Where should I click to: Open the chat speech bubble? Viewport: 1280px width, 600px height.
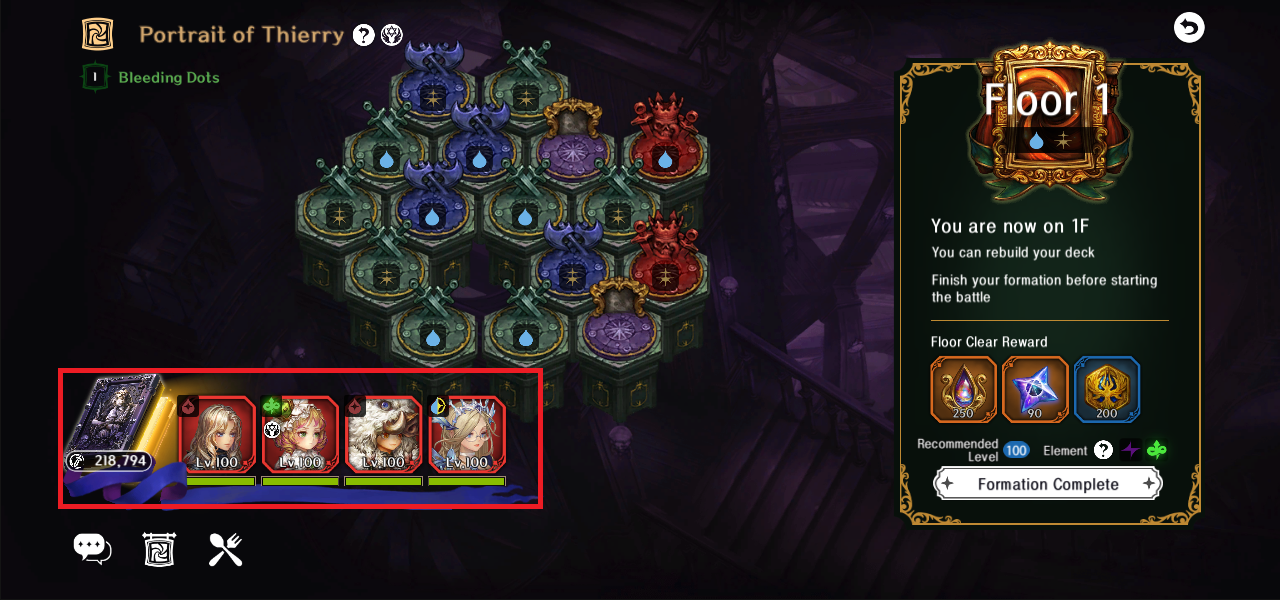pos(92,548)
